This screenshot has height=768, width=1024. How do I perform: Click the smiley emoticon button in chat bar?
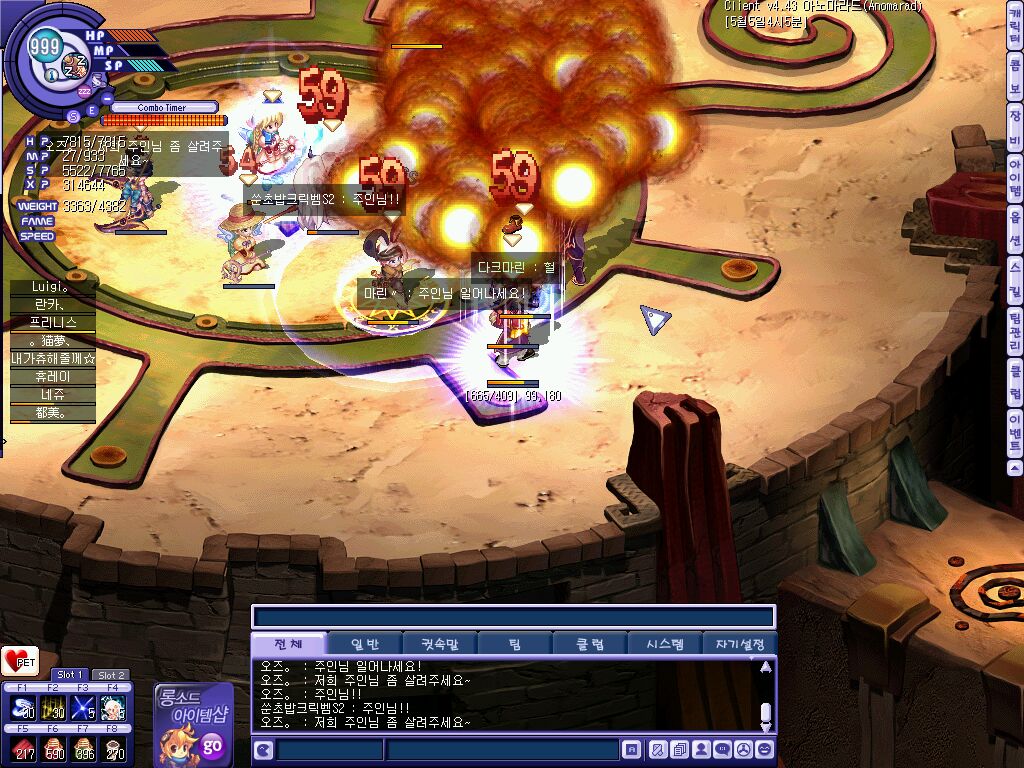[x=765, y=749]
